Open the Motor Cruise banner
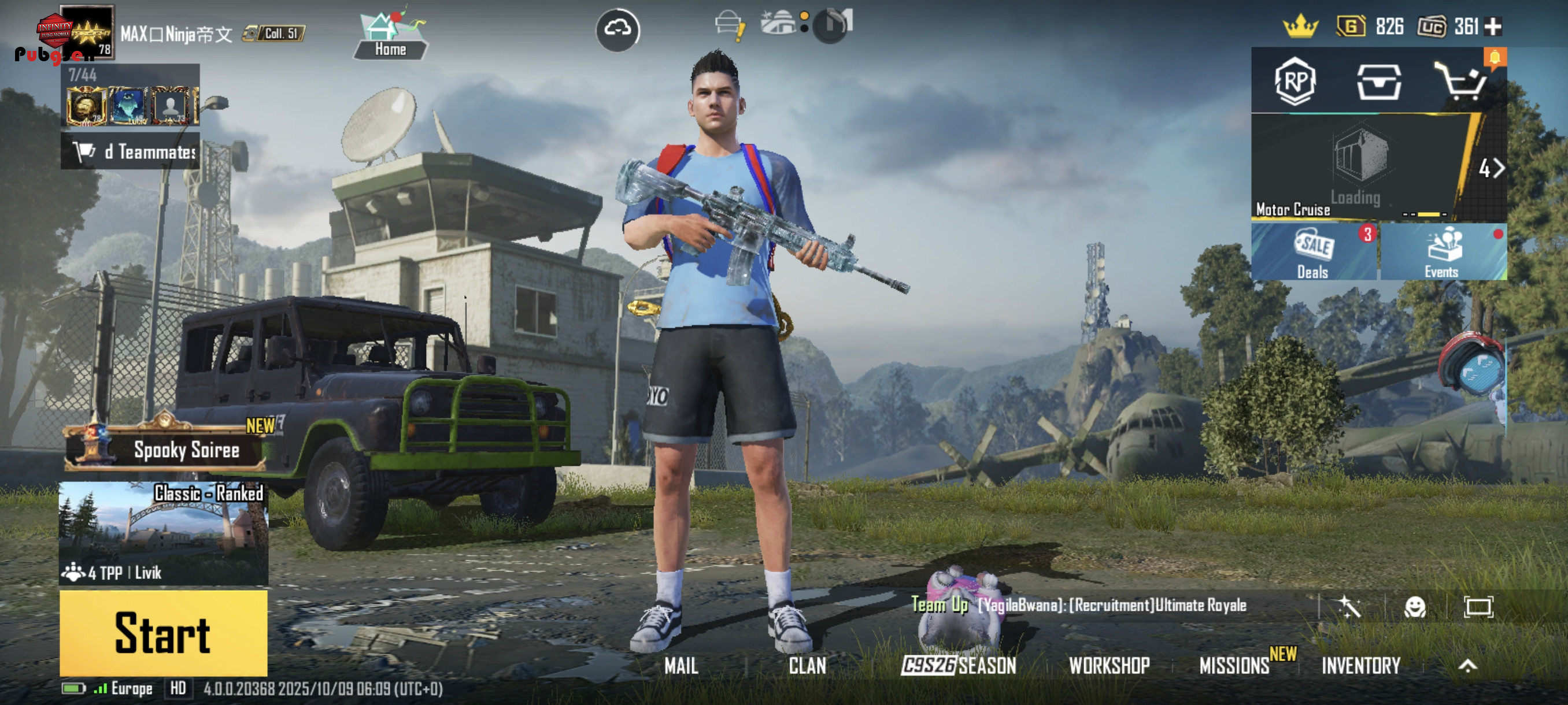Screen dimensions: 1568x705 [1358, 167]
